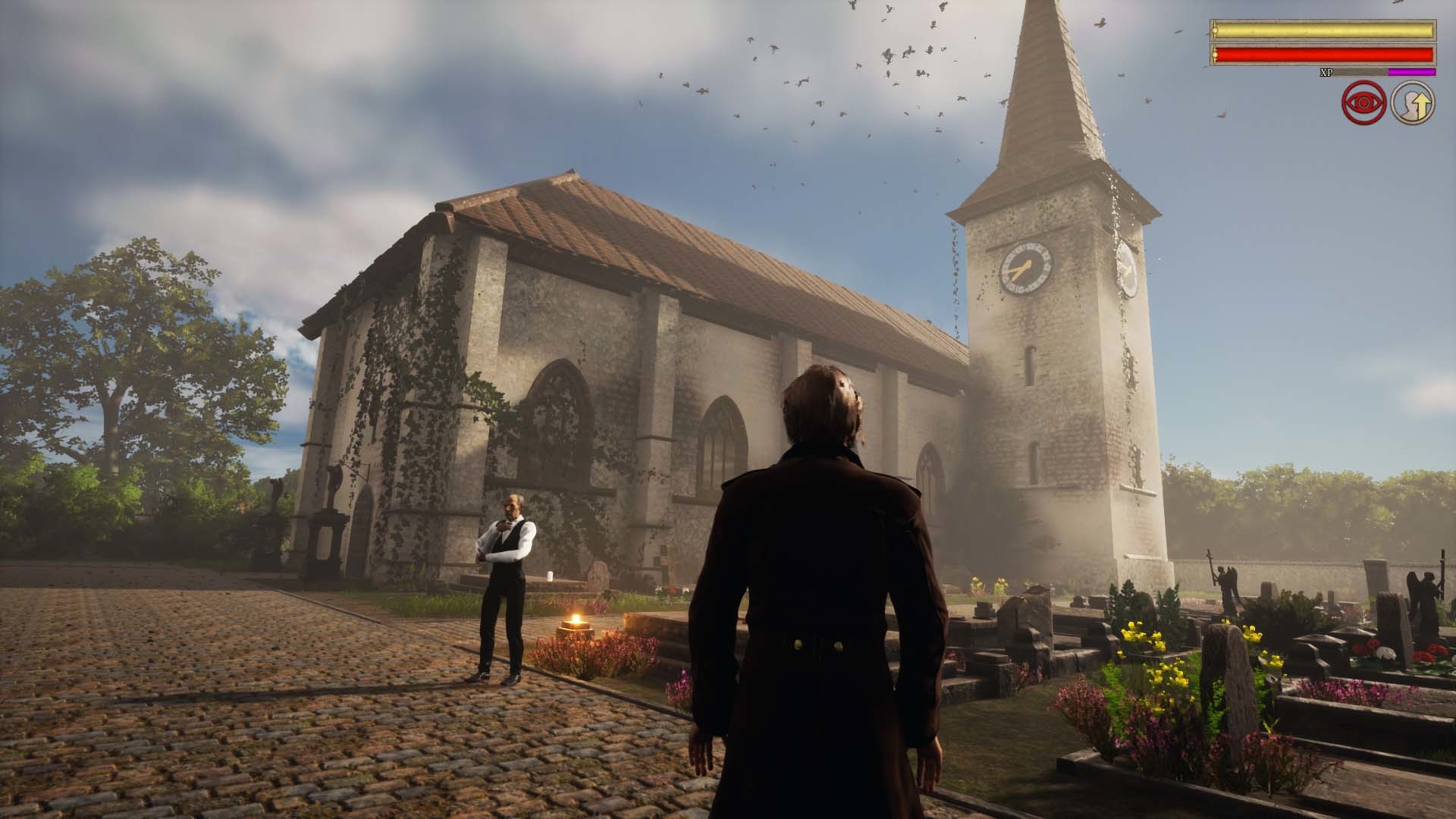Click the magenta XP progress fill
Screen dimensions: 1456x819
(x=1412, y=72)
